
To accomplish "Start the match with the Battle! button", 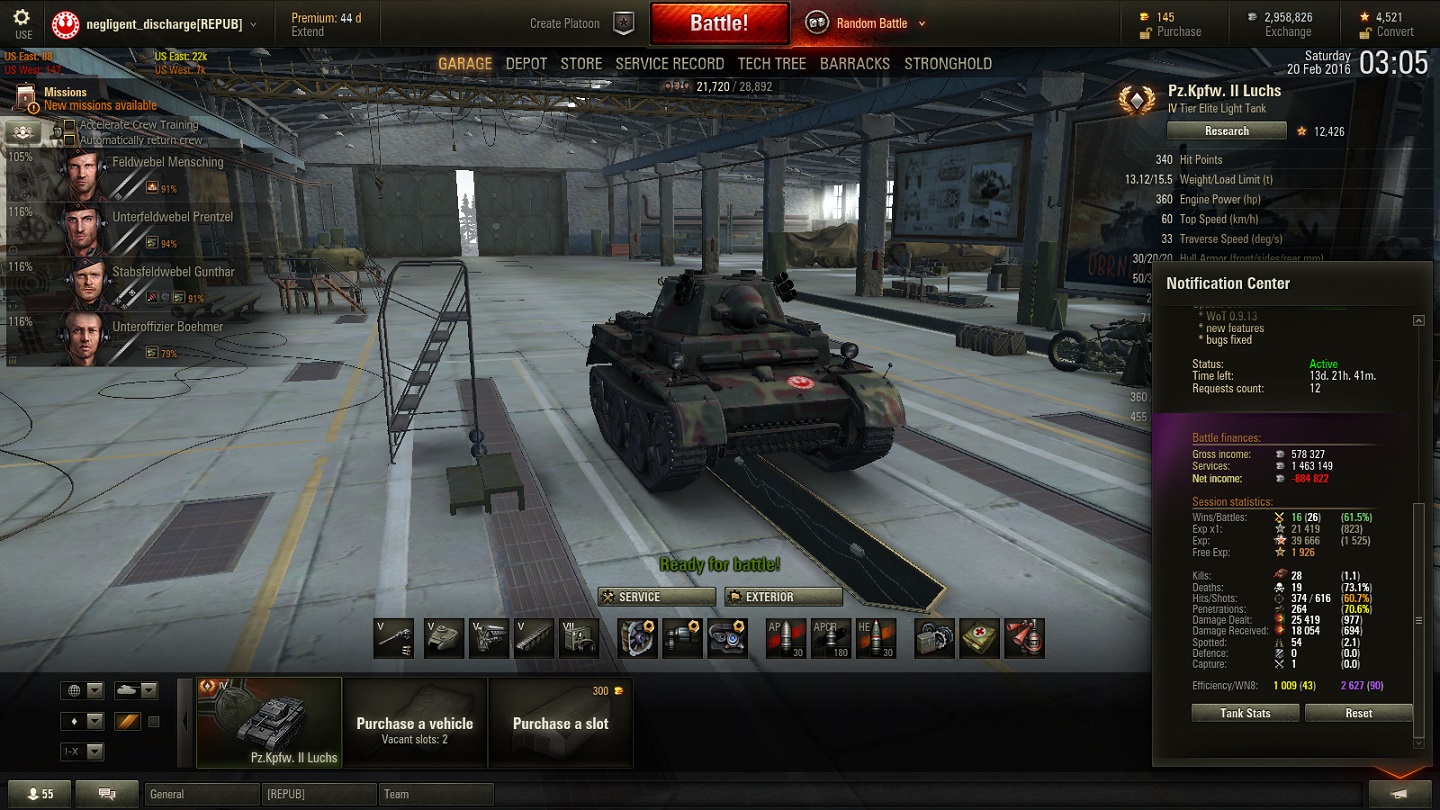I will (719, 23).
